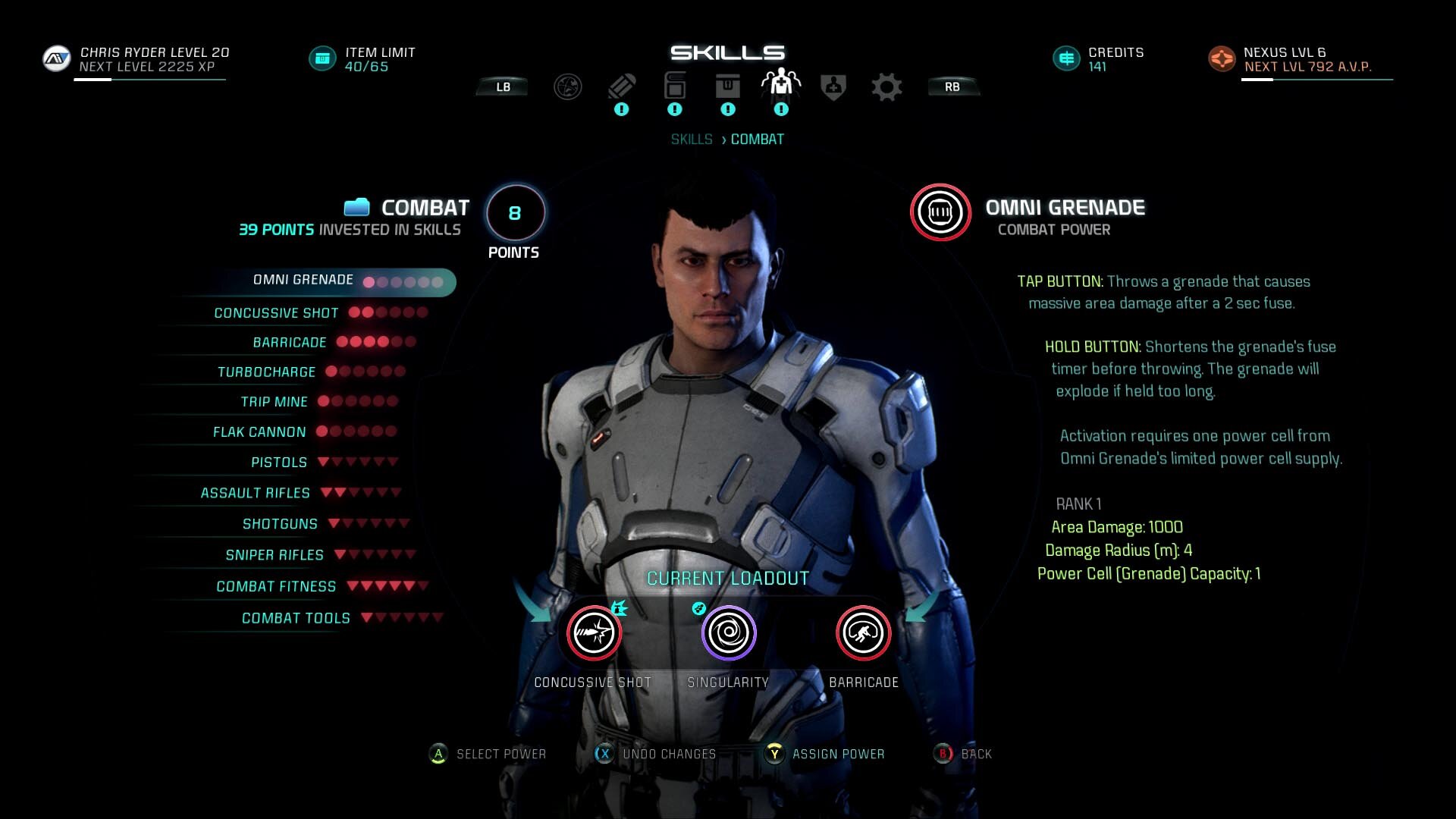Open the Pistols passive skill
This screenshot has width=1456, height=819.
pos(279,463)
